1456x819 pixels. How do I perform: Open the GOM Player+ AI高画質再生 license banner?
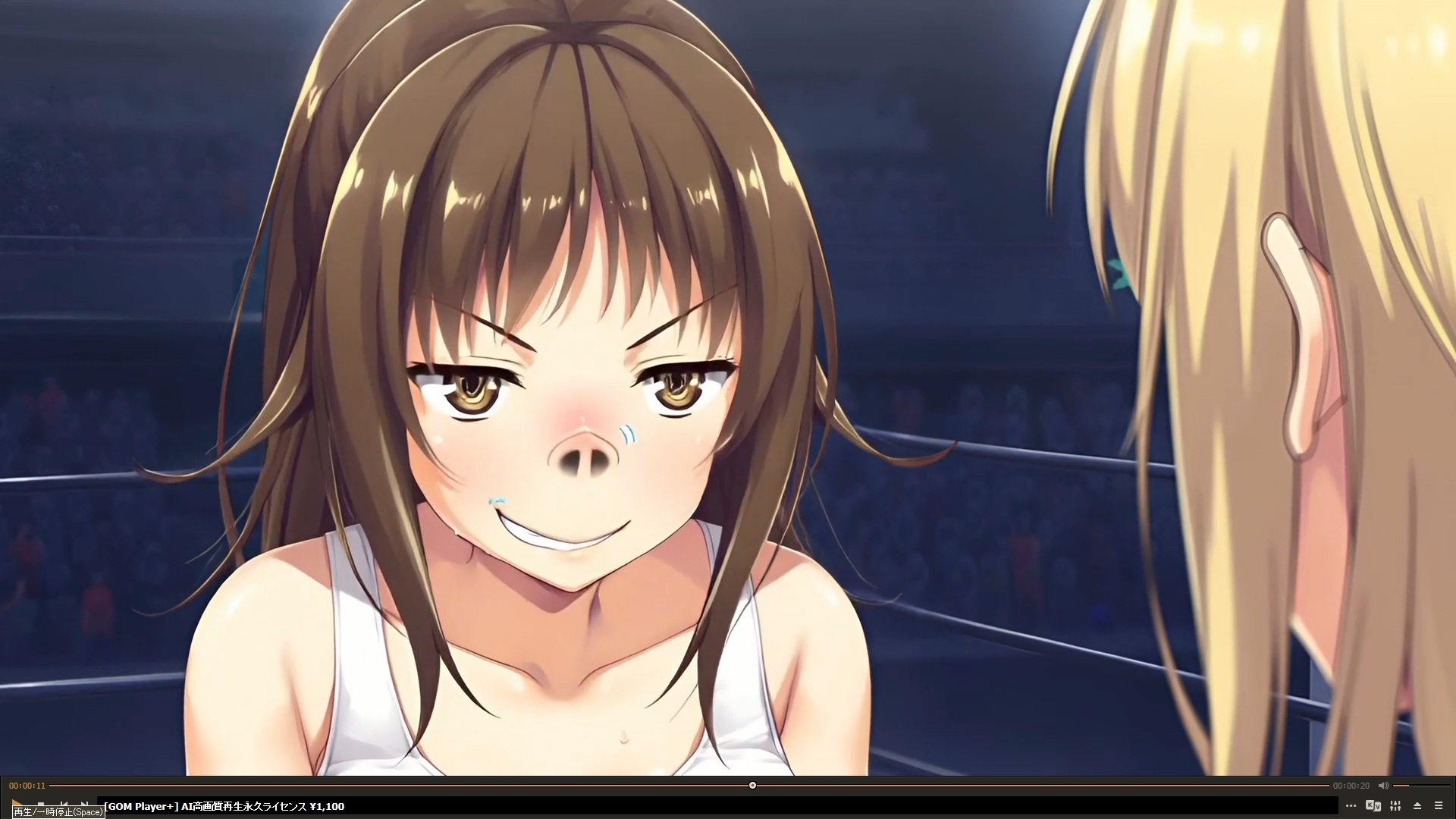point(220,807)
